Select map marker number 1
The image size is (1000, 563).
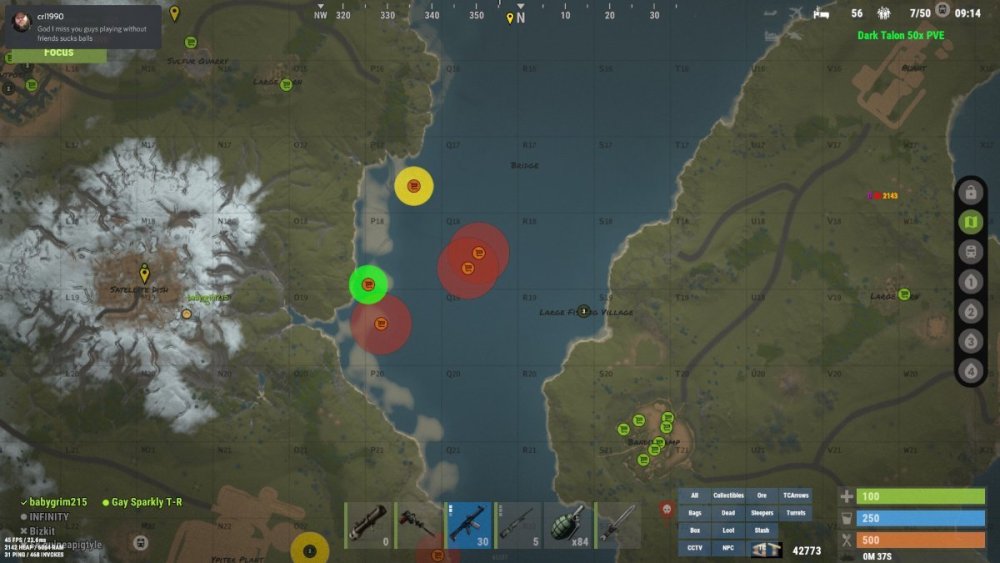pyautogui.click(x=970, y=282)
